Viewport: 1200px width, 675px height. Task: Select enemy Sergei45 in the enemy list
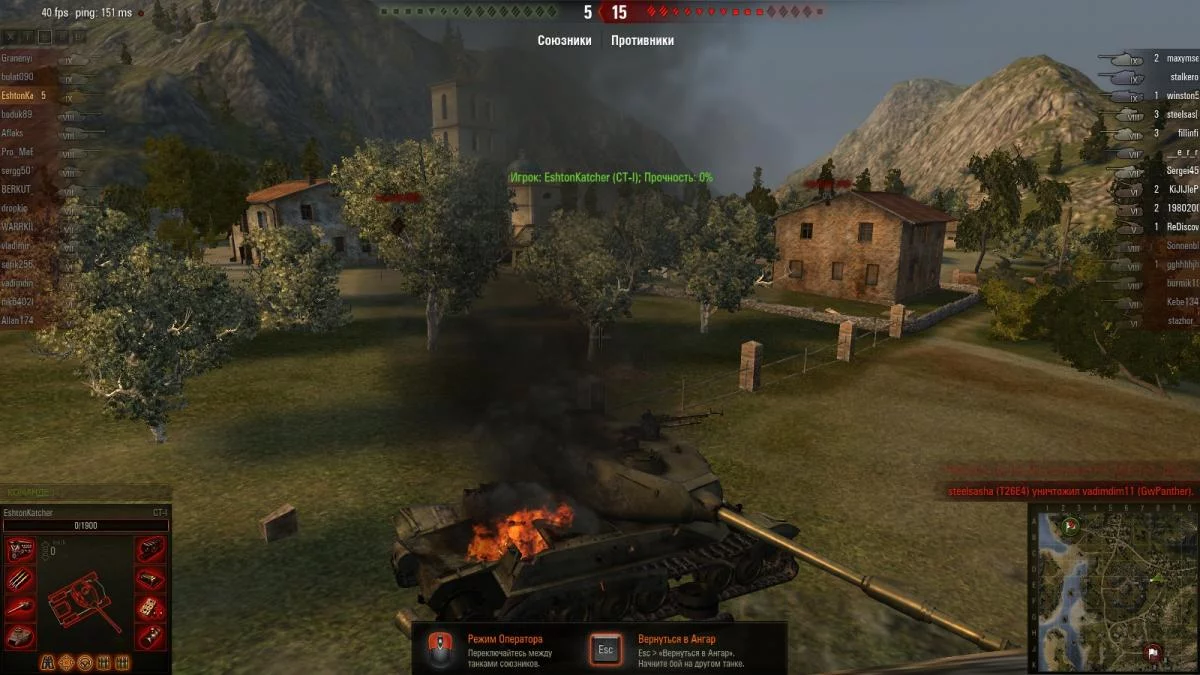point(1181,170)
